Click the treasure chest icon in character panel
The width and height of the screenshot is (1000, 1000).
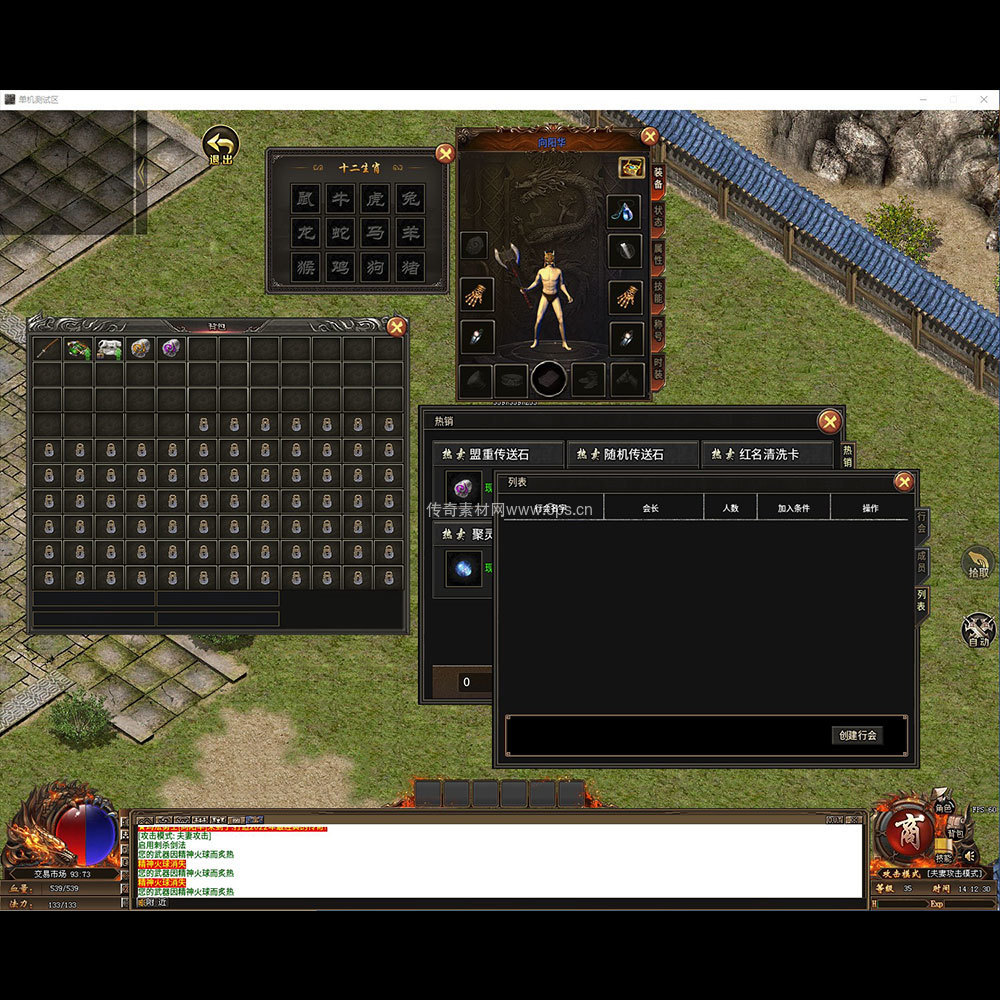click(631, 168)
